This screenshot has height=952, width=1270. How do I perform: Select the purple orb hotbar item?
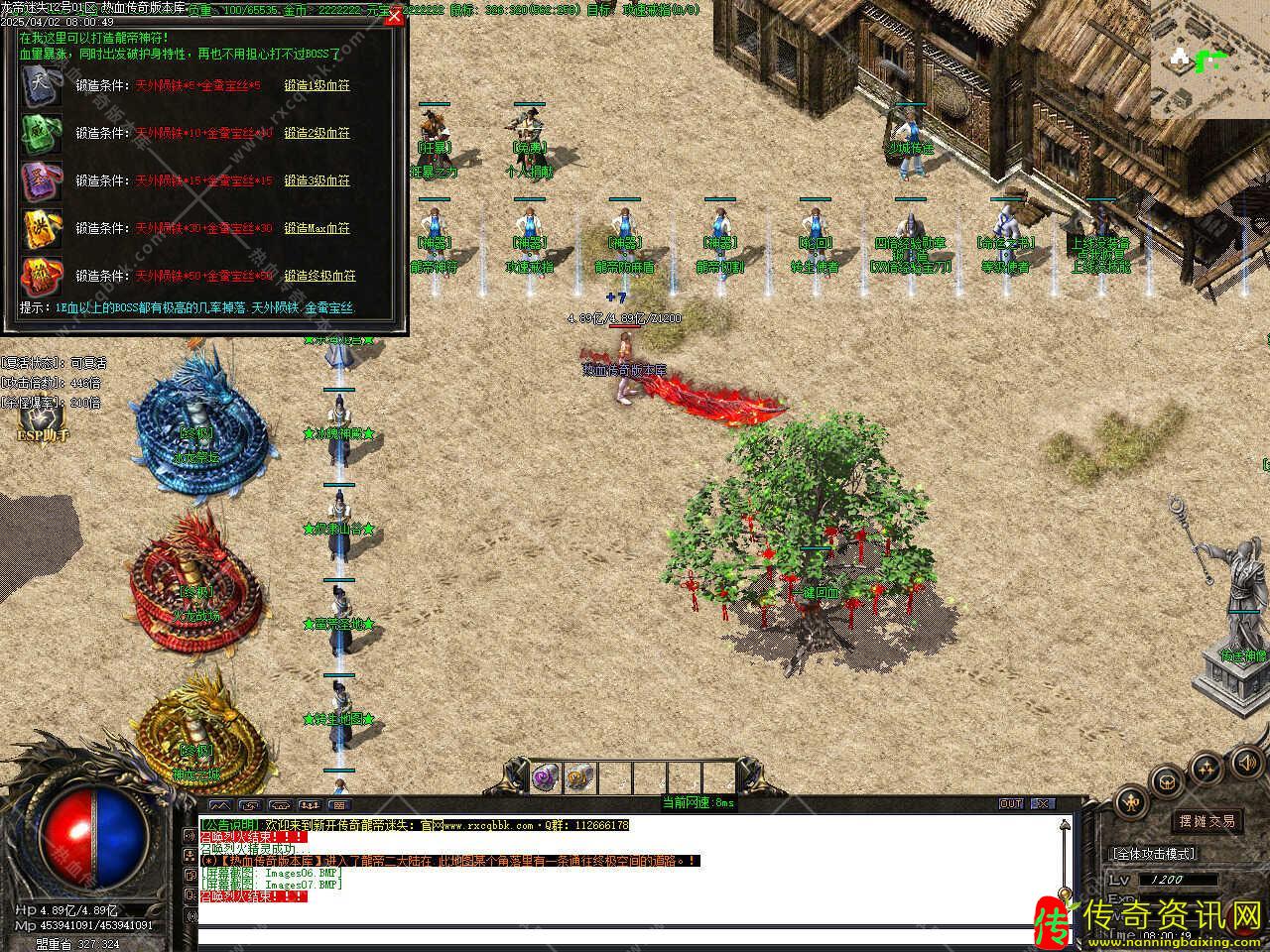coord(546,776)
